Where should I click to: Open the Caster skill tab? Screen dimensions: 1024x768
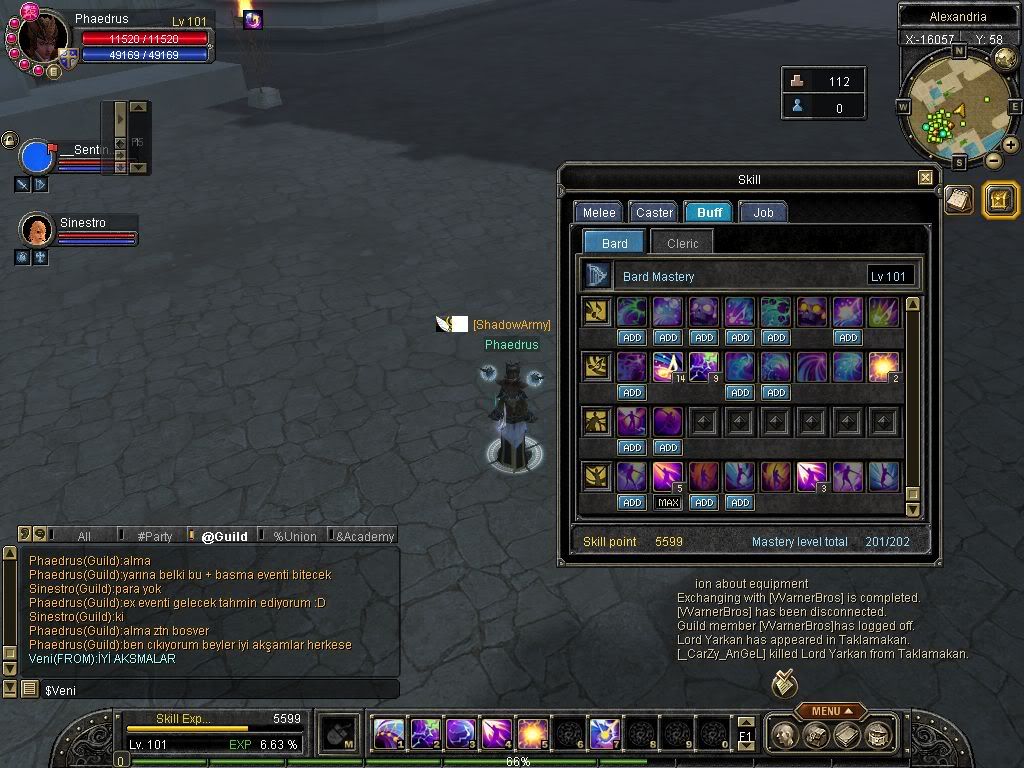click(654, 212)
